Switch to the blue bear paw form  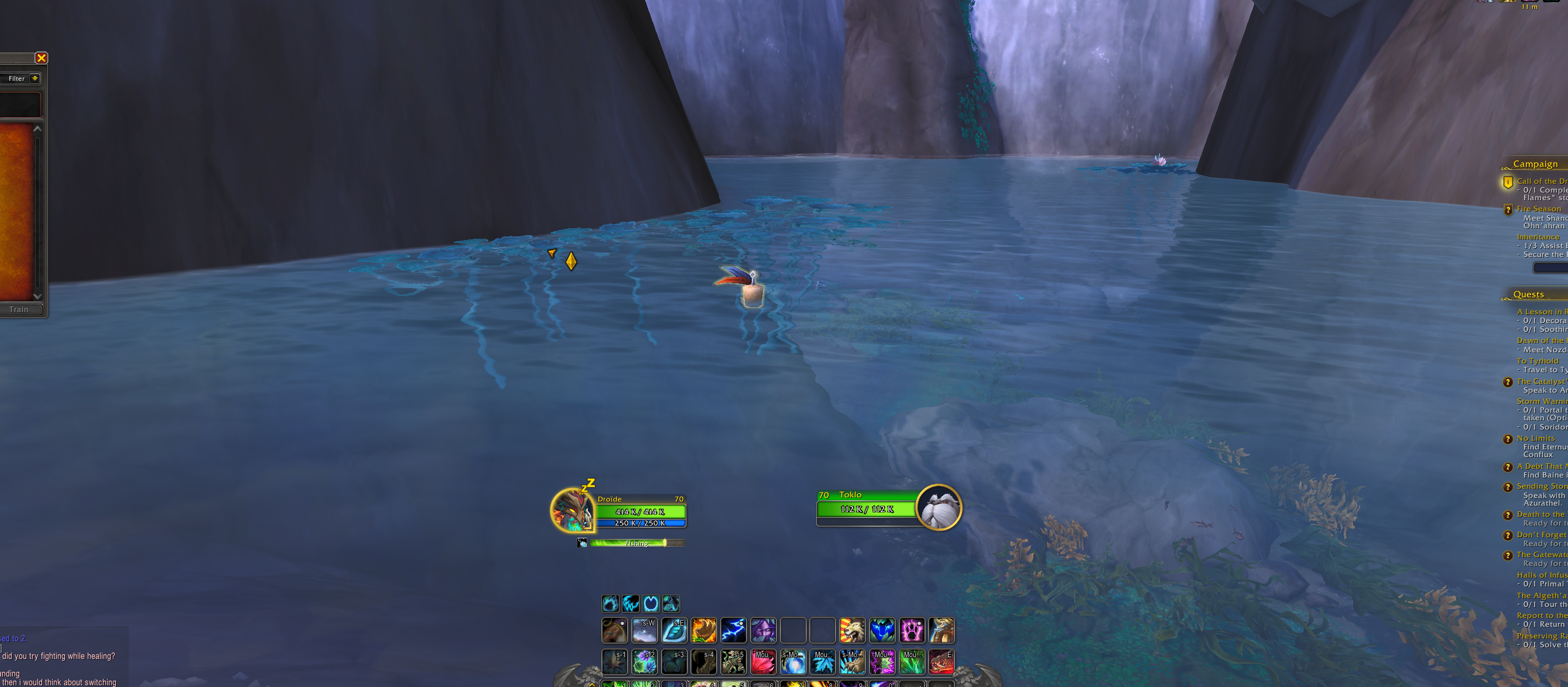[x=611, y=604]
